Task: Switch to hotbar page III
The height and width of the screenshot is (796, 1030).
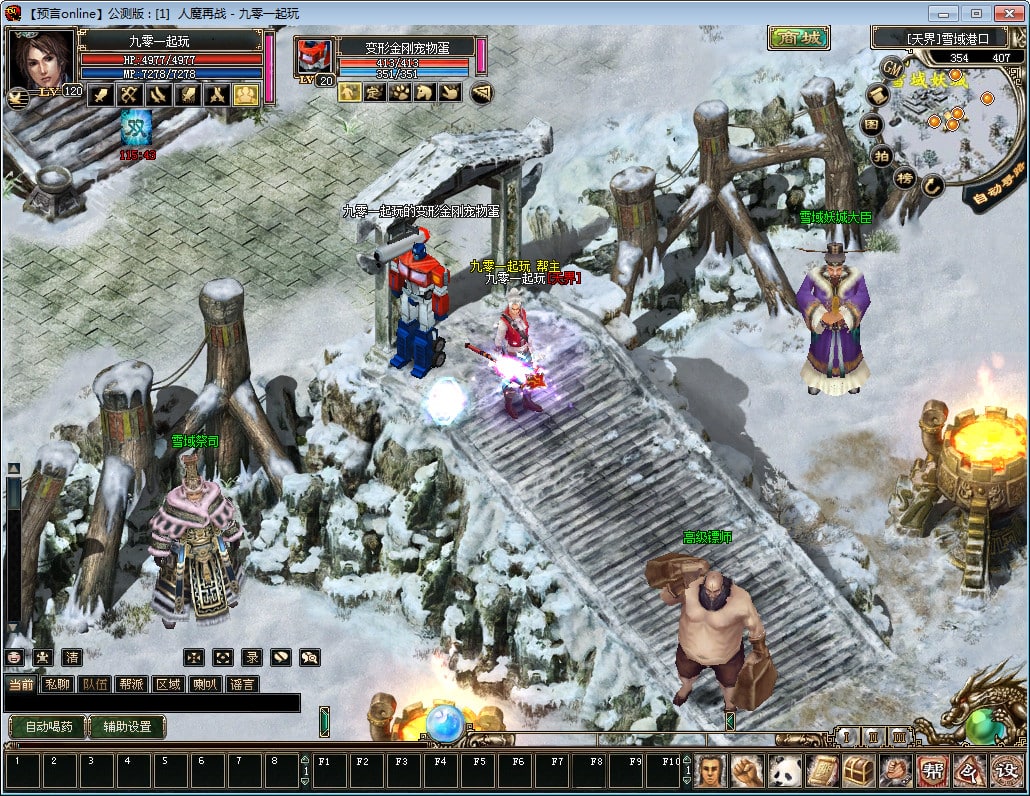Action: tap(900, 737)
